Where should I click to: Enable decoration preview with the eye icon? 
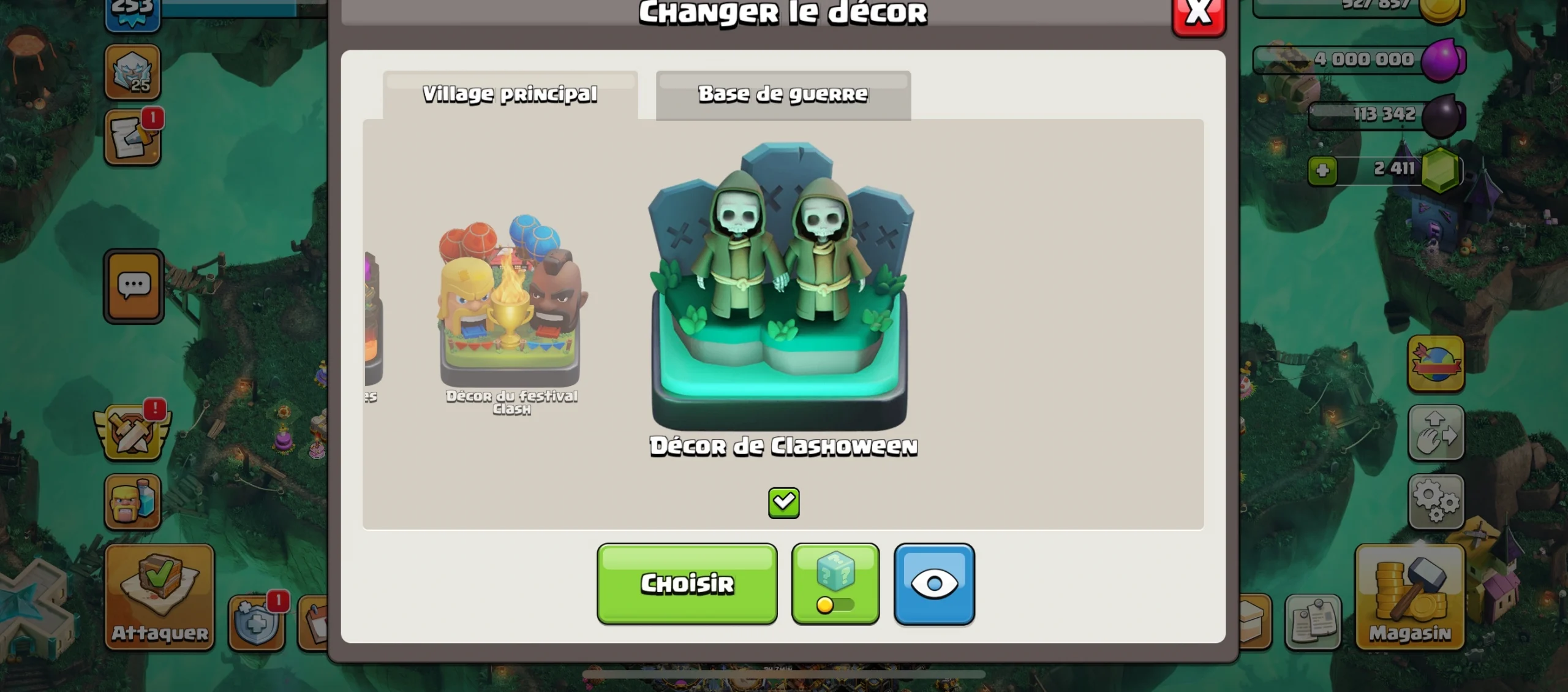coord(935,582)
